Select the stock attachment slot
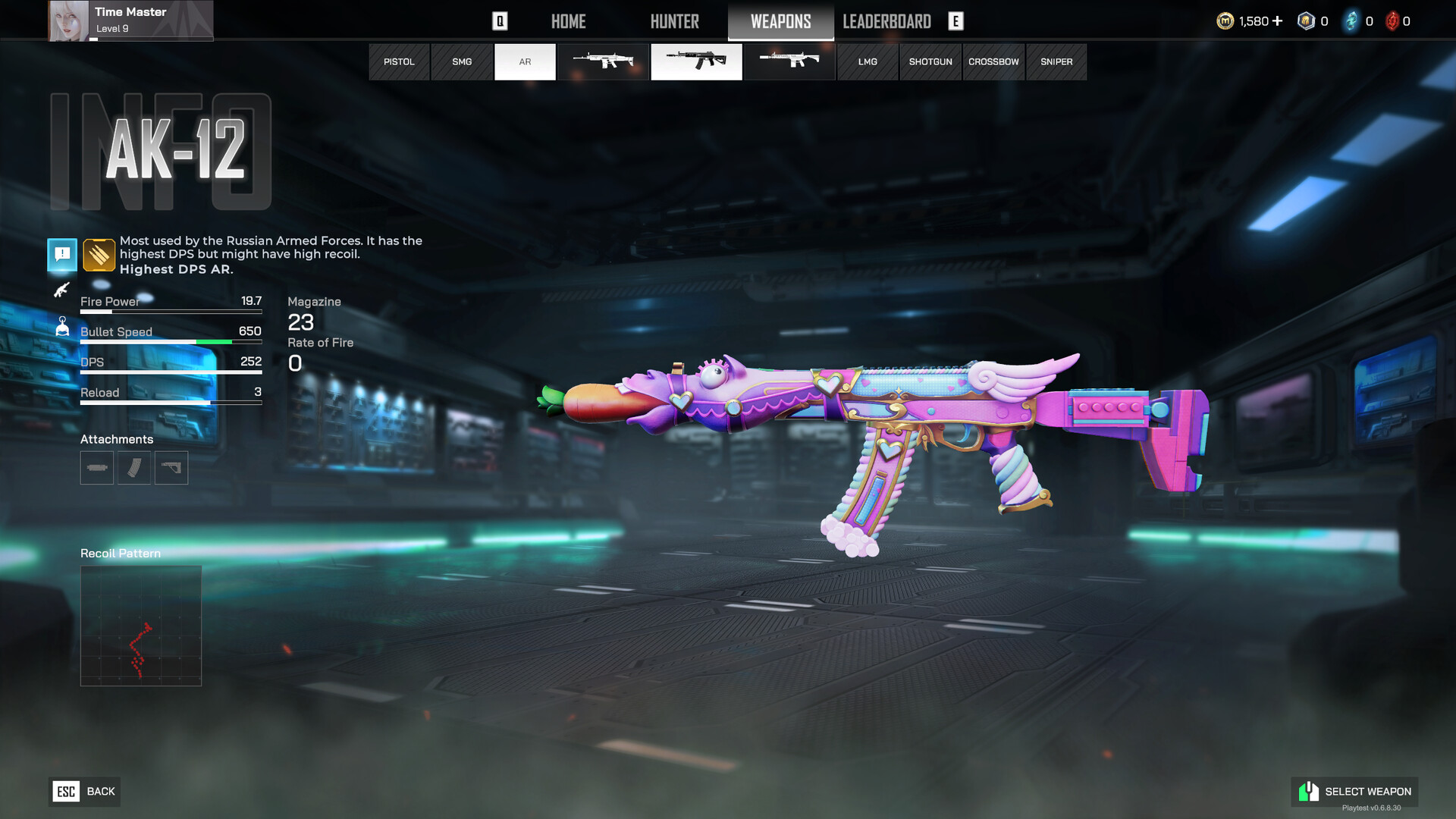Screen dimensions: 1456x819 click(x=171, y=468)
